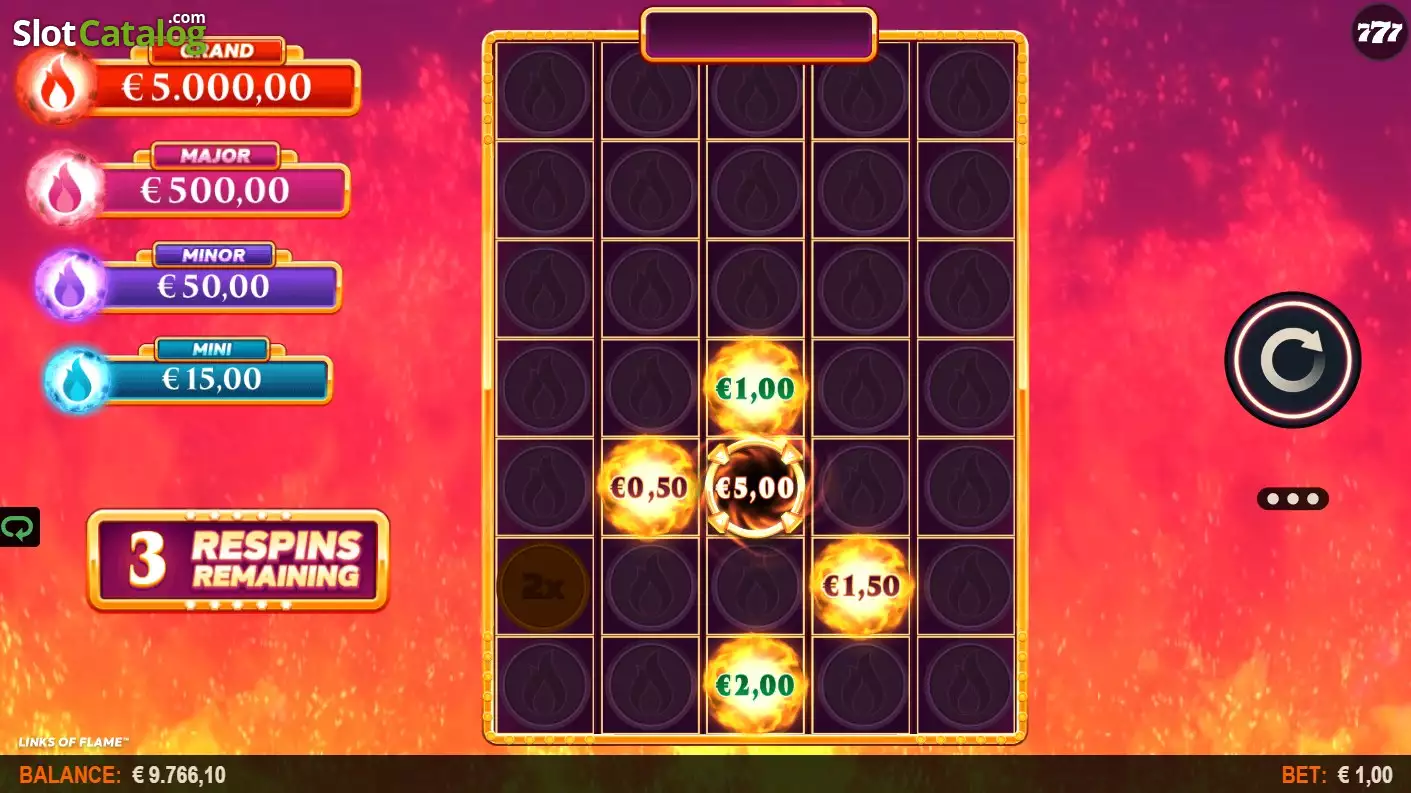The height and width of the screenshot is (793, 1411).
Task: Spin the reels with the circular arrow button
Action: [1292, 360]
